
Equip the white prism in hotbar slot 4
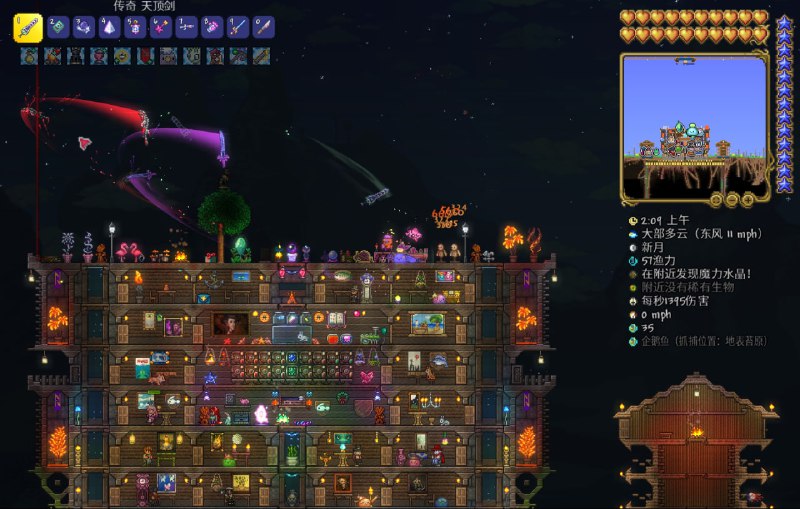pyautogui.click(x=110, y=28)
